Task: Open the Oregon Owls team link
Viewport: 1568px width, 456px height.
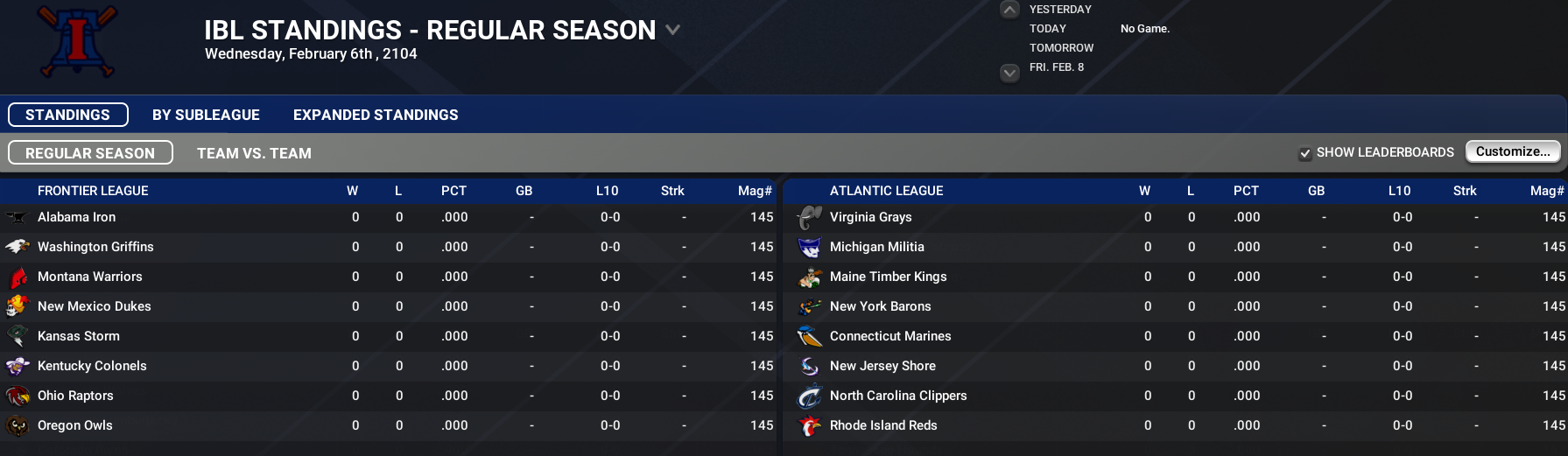Action: [75, 425]
